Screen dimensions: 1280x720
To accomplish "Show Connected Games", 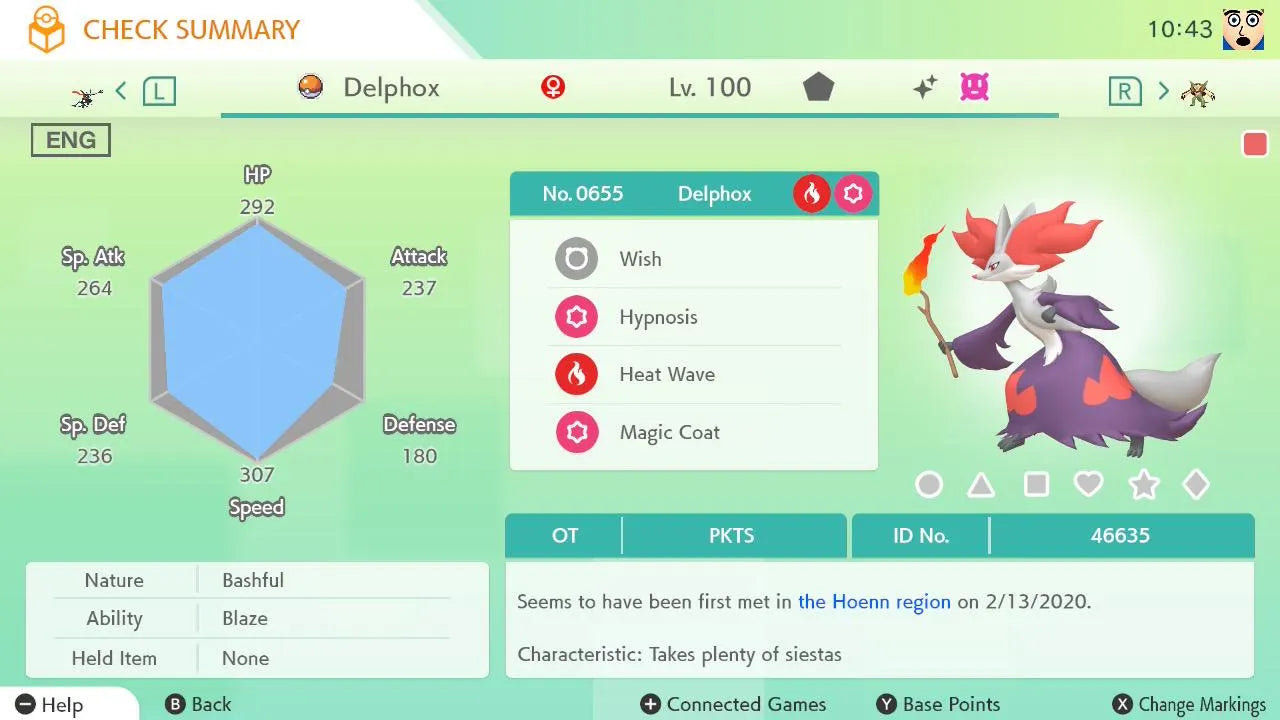I will tap(734, 705).
